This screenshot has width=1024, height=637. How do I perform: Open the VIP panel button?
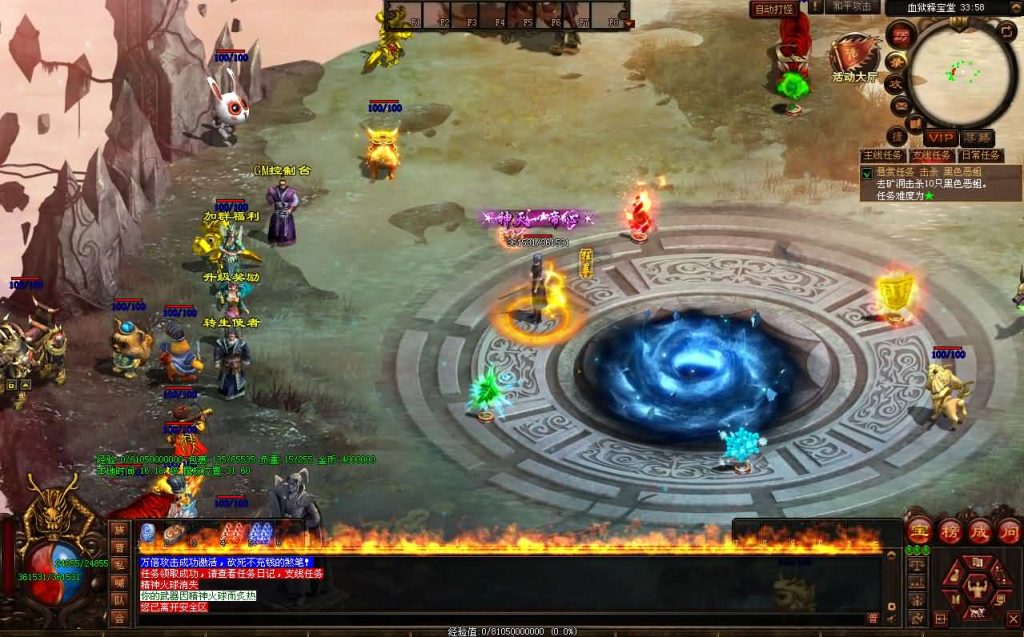coord(939,137)
